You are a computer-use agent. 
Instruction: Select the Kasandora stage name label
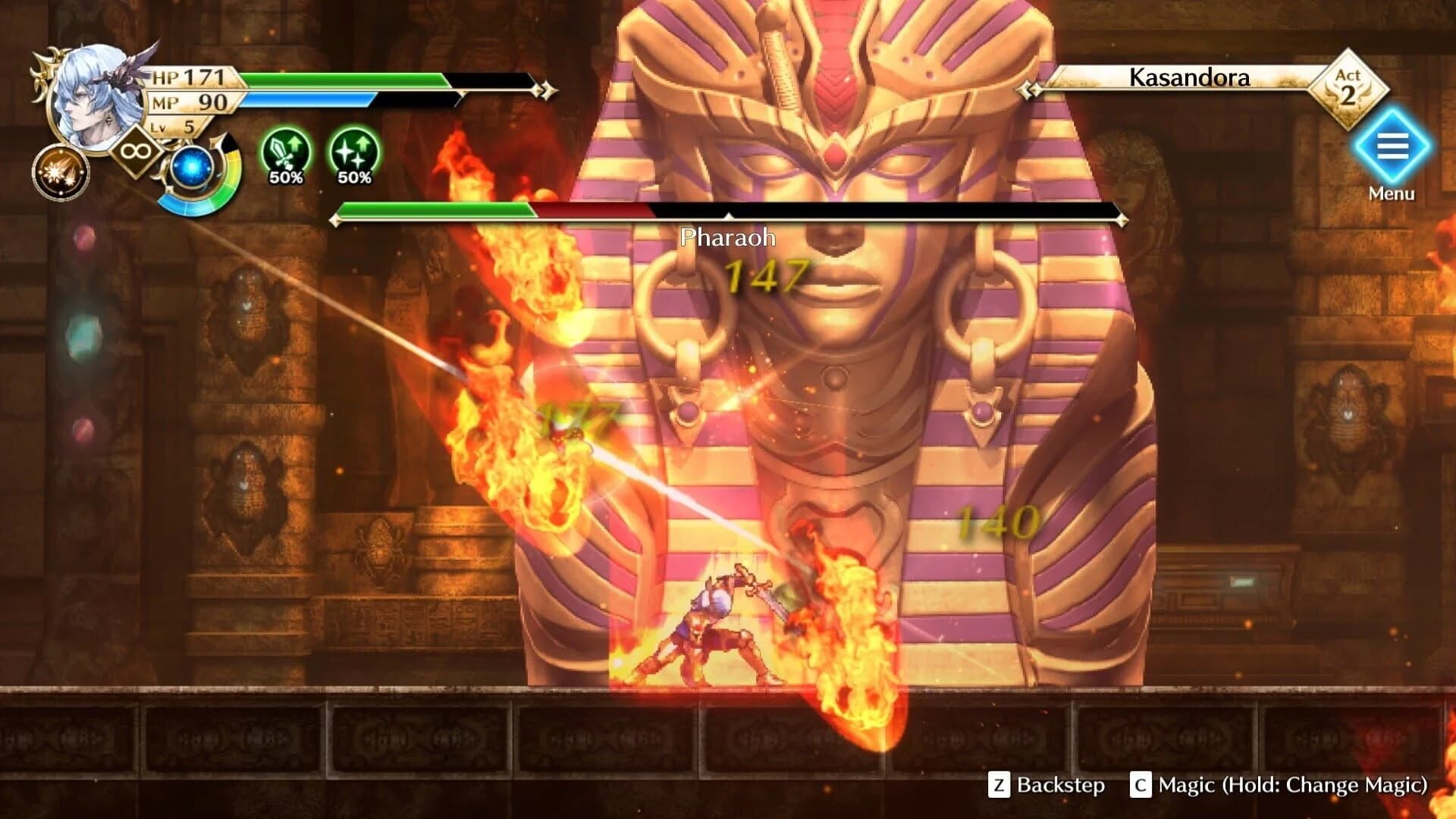(x=1188, y=78)
